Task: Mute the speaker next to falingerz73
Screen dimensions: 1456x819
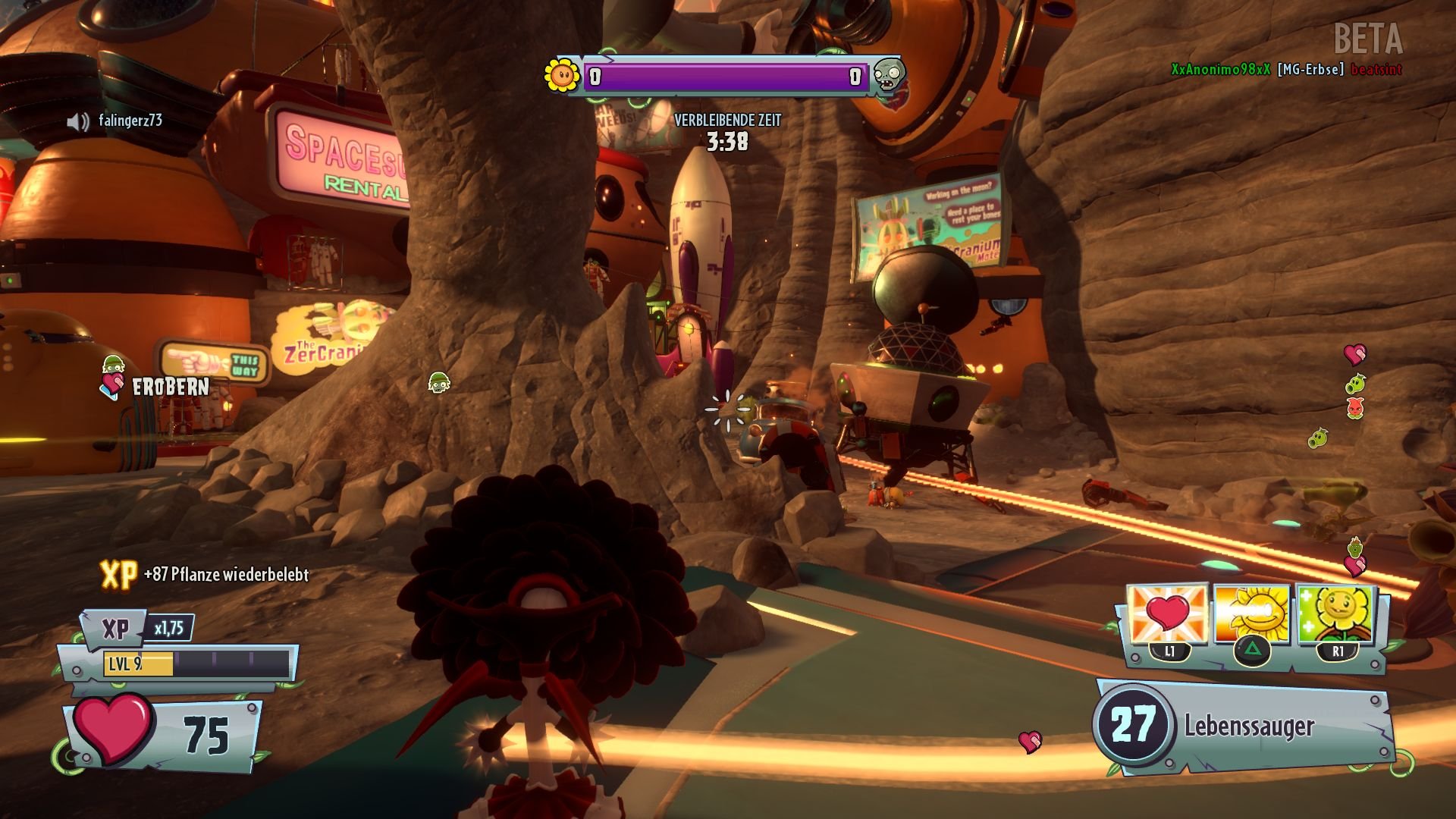Action: [79, 119]
